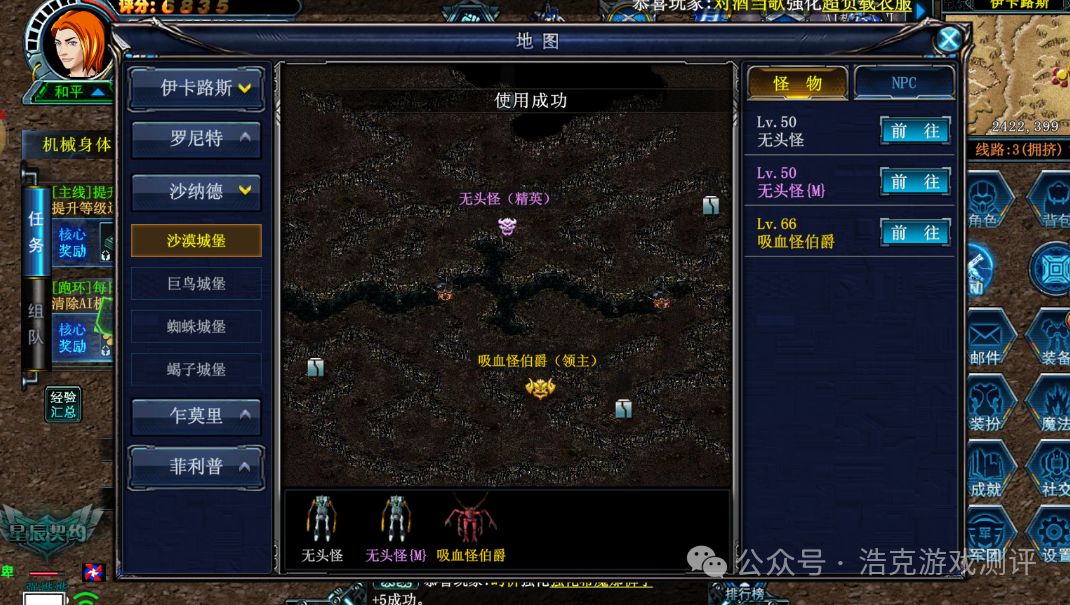The width and height of the screenshot is (1070, 605).
Task: Open the 蜘蛛城堡 map
Action: tap(196, 327)
